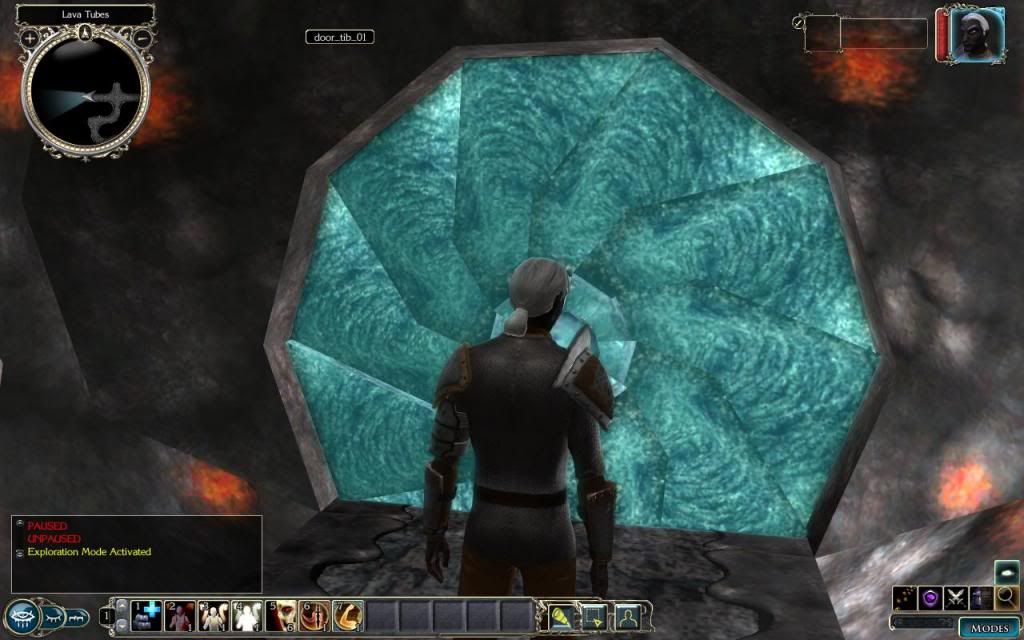Activate hotbar slot 7 flexed arm ability

(347, 615)
